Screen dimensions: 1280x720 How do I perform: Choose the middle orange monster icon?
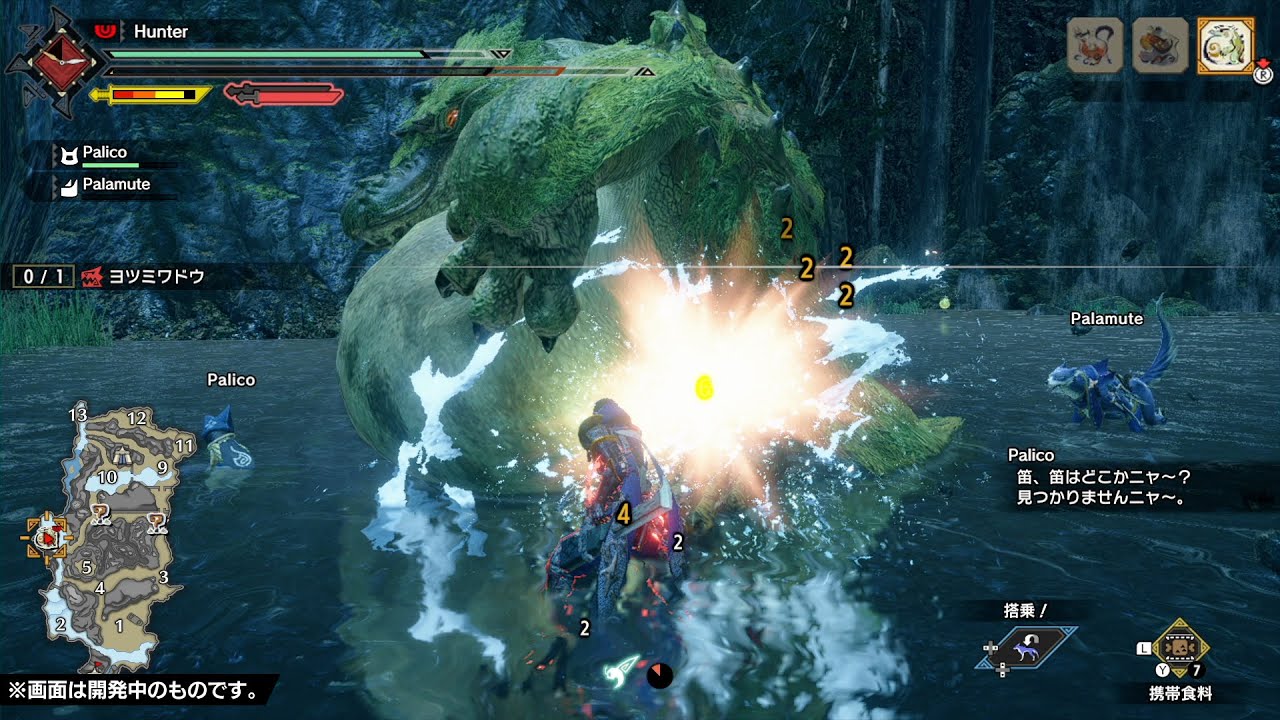tap(1160, 45)
